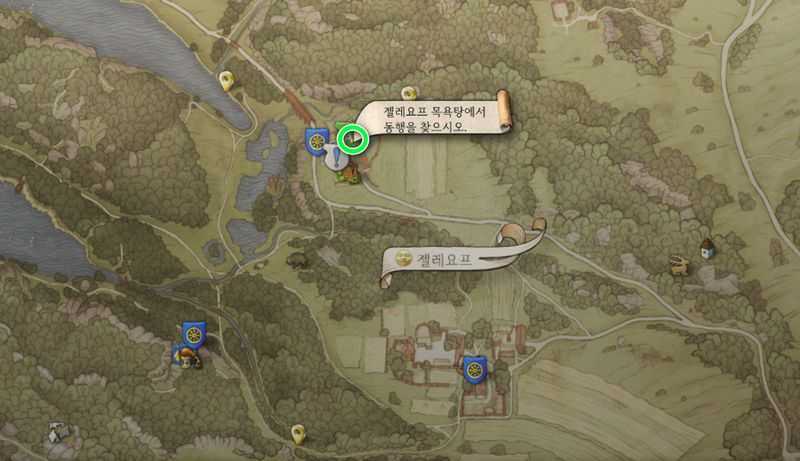Viewport: 800px width, 461px height.
Task: Click the quest scroll about the Sasau bathhouse
Action: coord(437,116)
